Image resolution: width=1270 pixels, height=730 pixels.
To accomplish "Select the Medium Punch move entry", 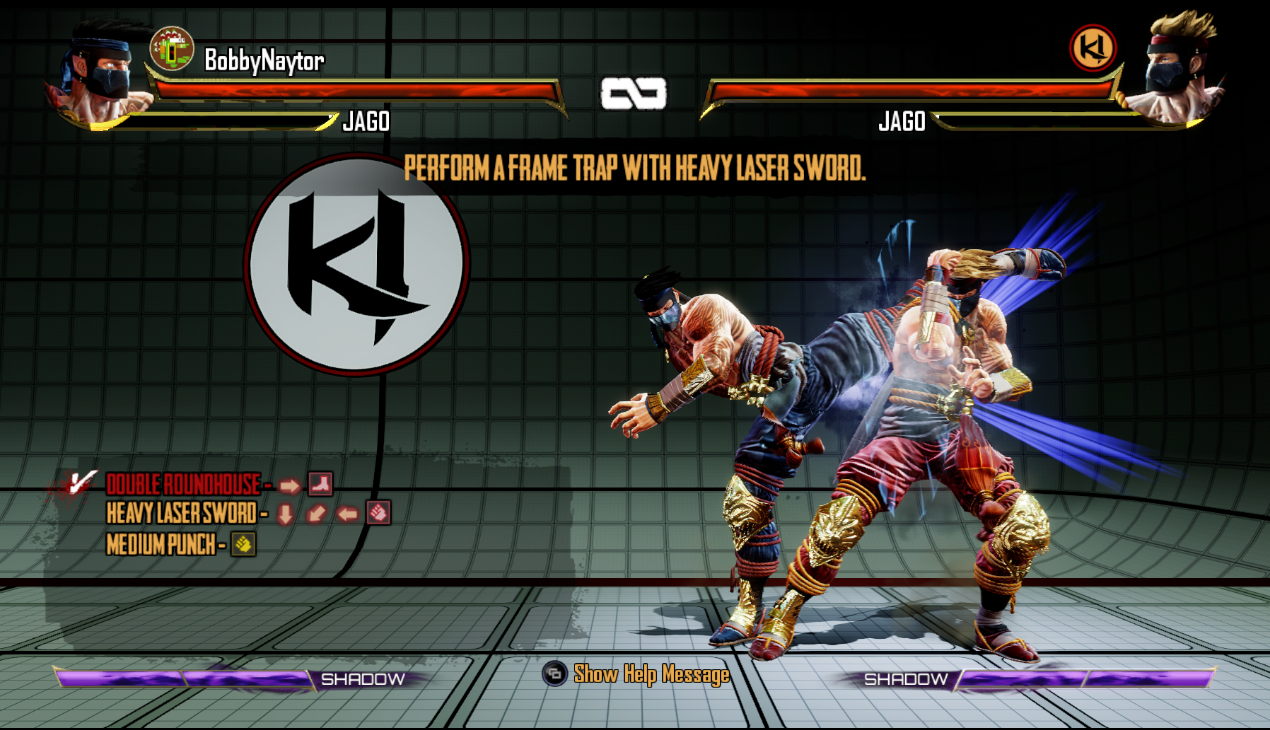I will (x=161, y=545).
